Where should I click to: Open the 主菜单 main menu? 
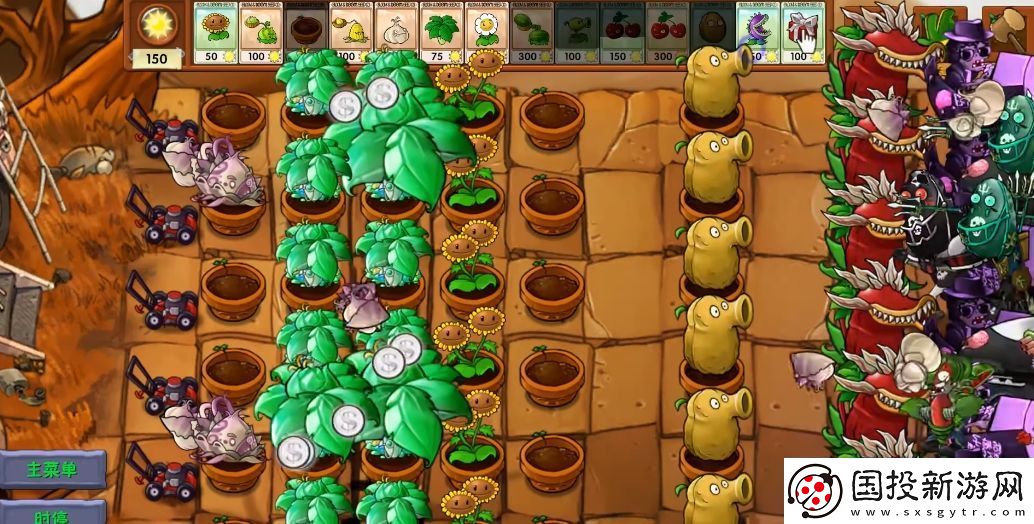[x=52, y=469]
